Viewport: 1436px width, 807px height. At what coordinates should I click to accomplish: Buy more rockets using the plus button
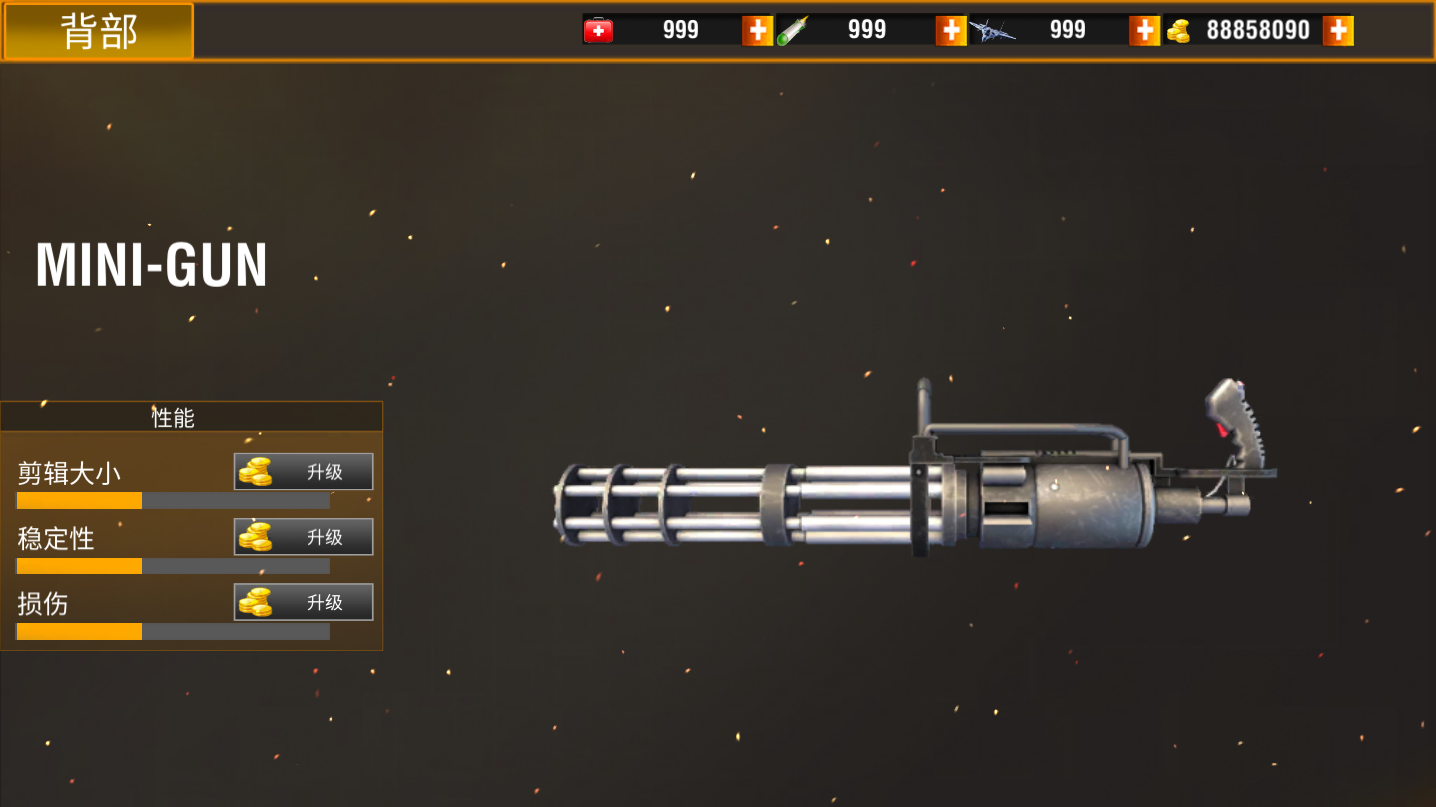coord(950,31)
